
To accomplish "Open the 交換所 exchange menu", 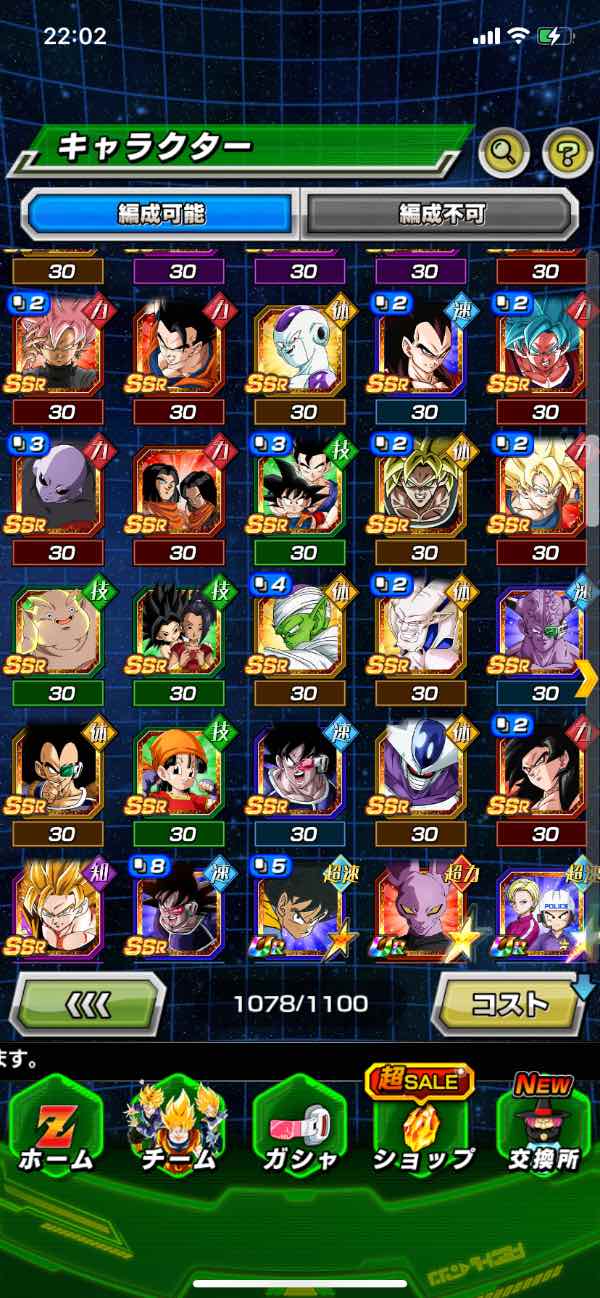I will tap(545, 1128).
